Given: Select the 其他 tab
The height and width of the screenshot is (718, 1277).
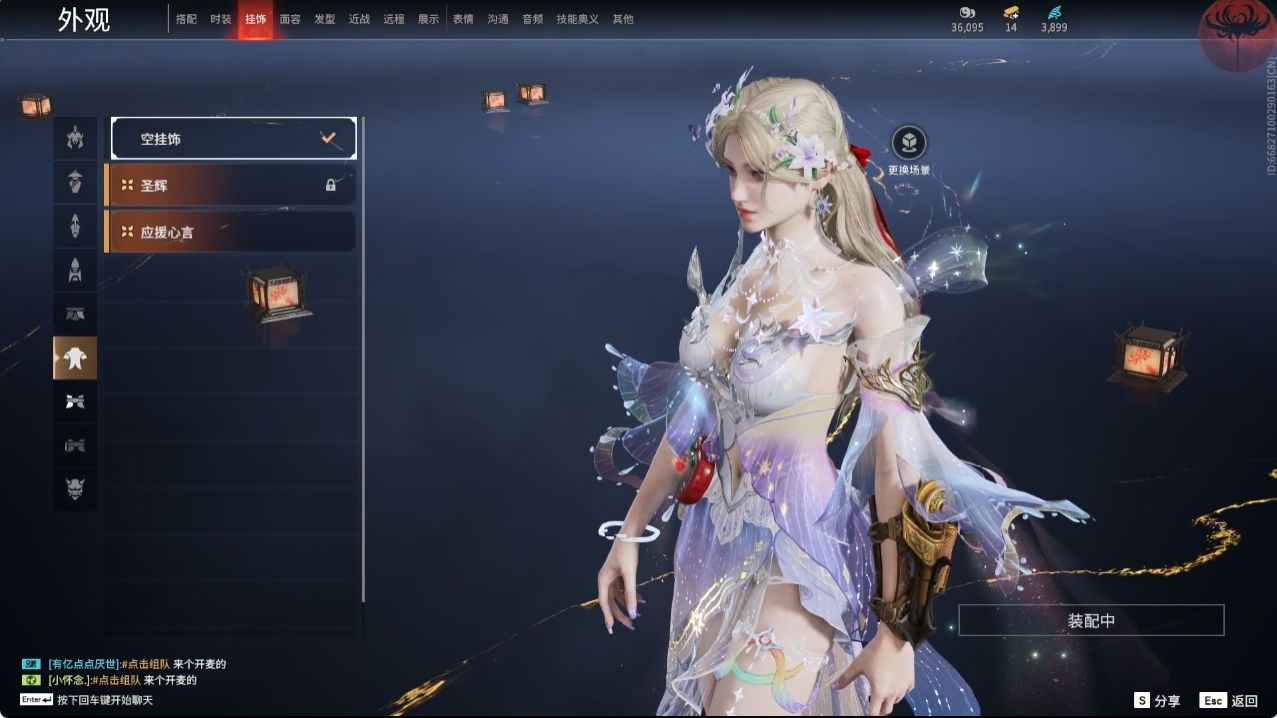Looking at the screenshot, I should (x=623, y=19).
